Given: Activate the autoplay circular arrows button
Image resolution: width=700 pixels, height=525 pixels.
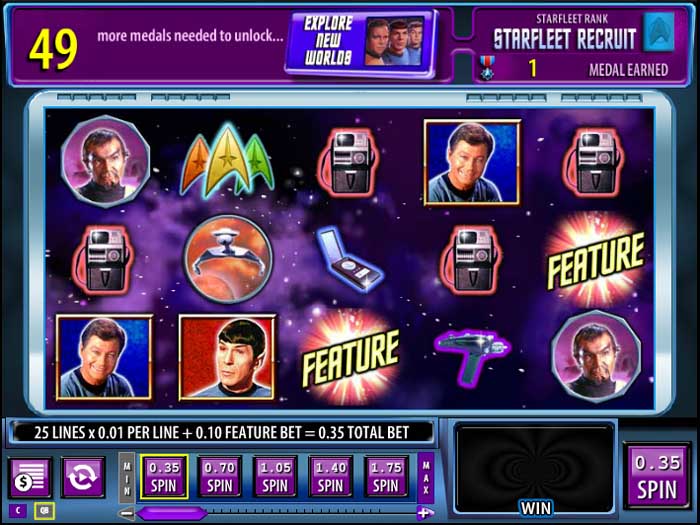Looking at the screenshot, I should tap(82, 477).
